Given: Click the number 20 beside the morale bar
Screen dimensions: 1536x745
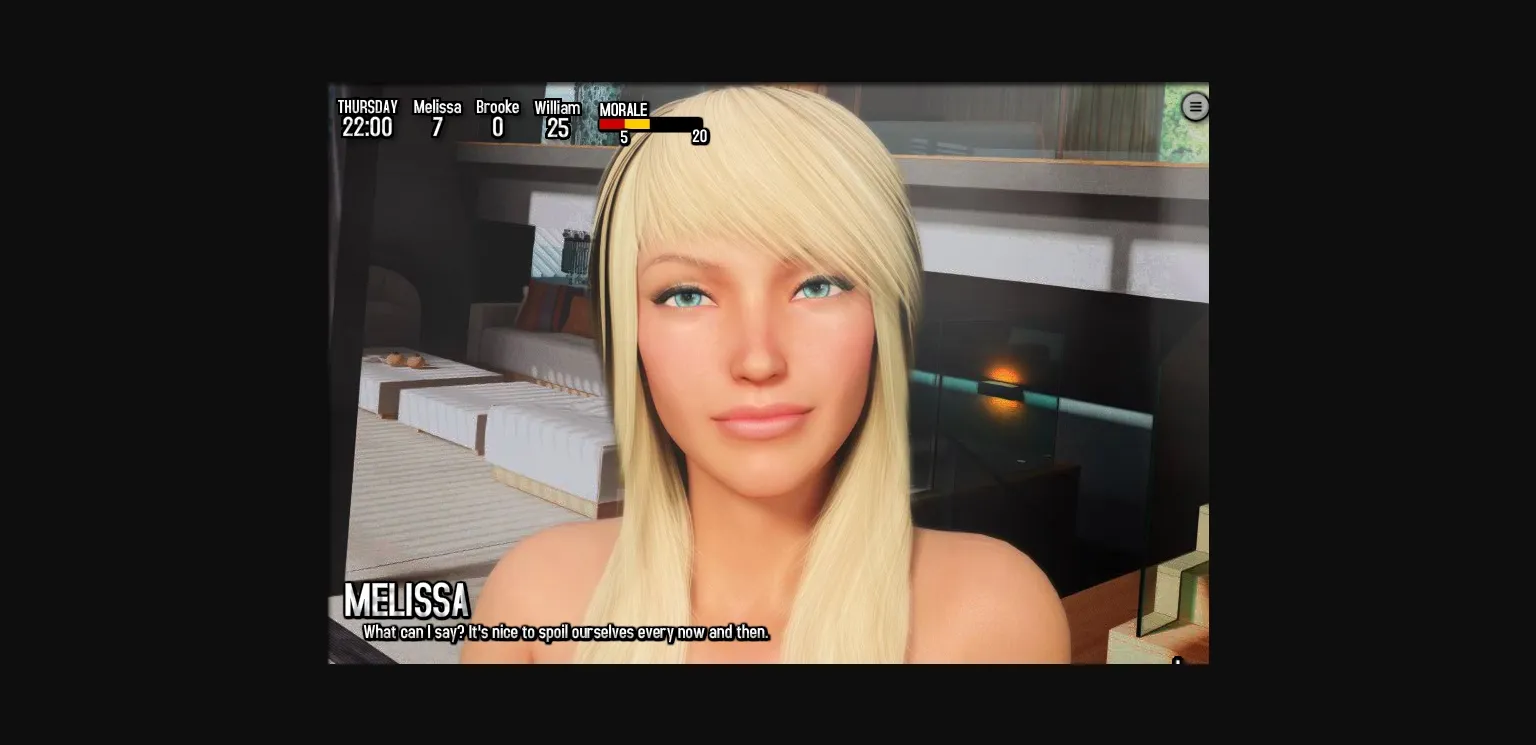Looking at the screenshot, I should (700, 136).
